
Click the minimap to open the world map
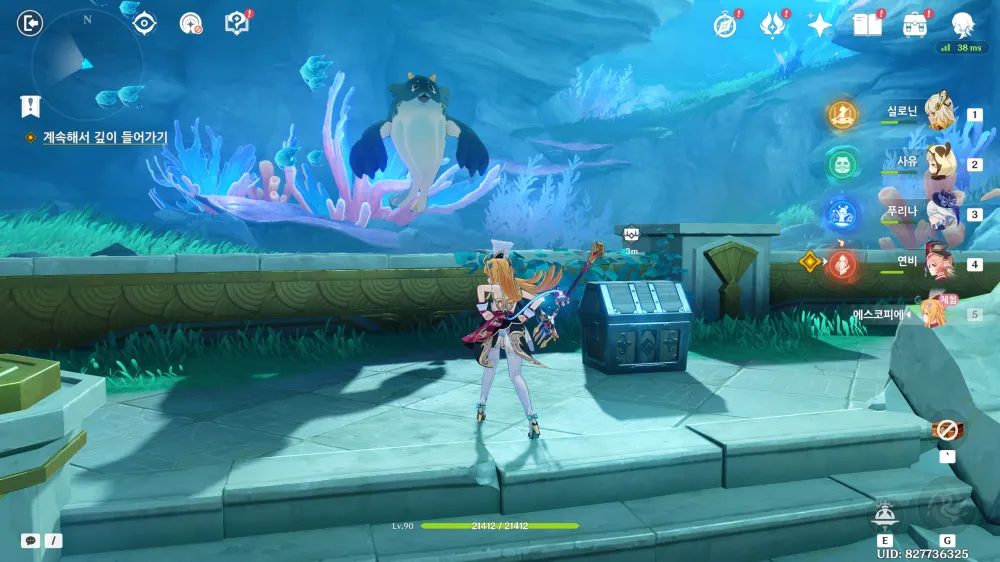(x=86, y=64)
